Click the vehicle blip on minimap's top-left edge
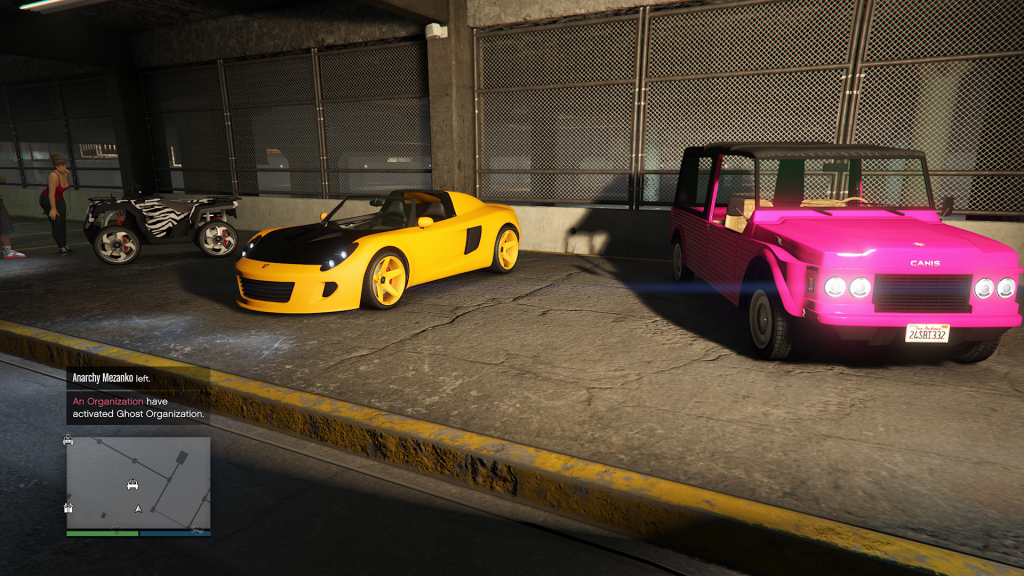Screen dimensions: 1024x576 click(68, 439)
